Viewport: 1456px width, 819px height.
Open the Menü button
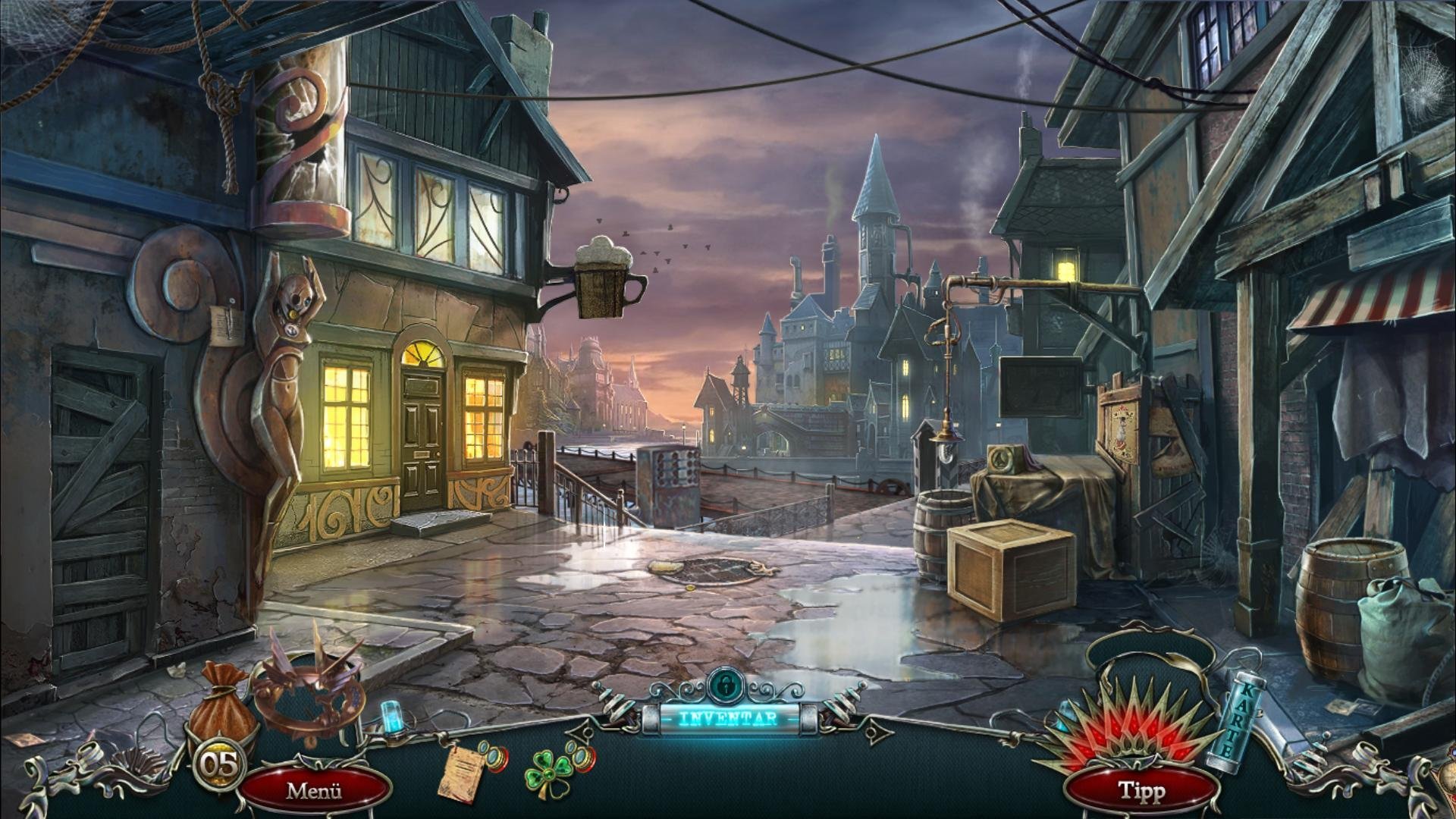coord(314,791)
